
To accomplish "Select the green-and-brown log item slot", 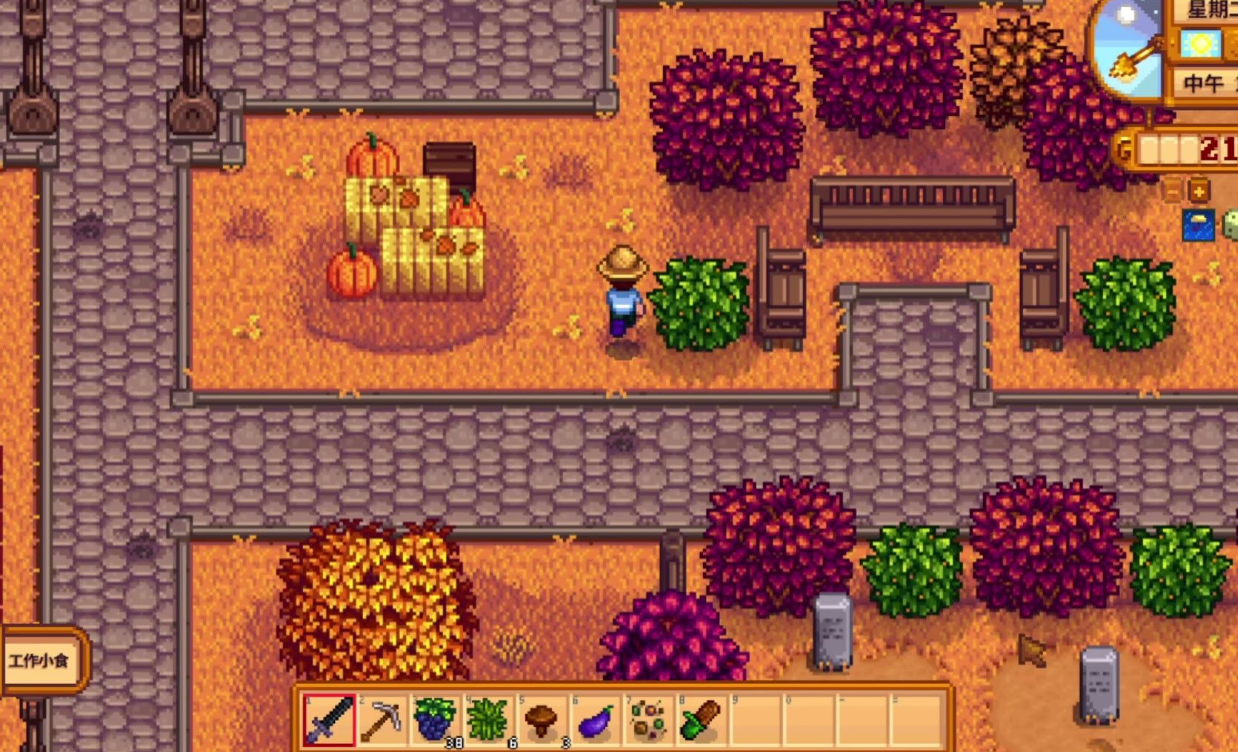I will tap(701, 719).
